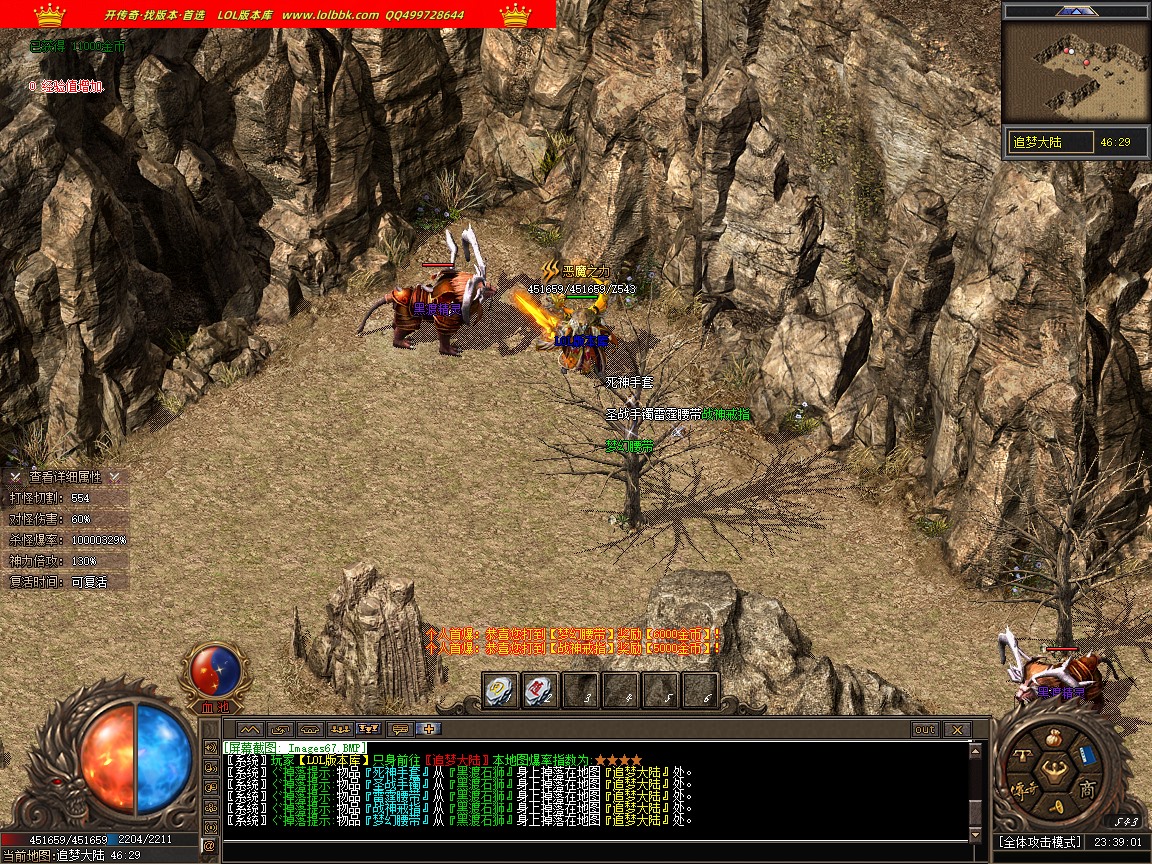The height and width of the screenshot is (864, 1152).
Task: Close the chat panel with the X button
Action: point(957,730)
